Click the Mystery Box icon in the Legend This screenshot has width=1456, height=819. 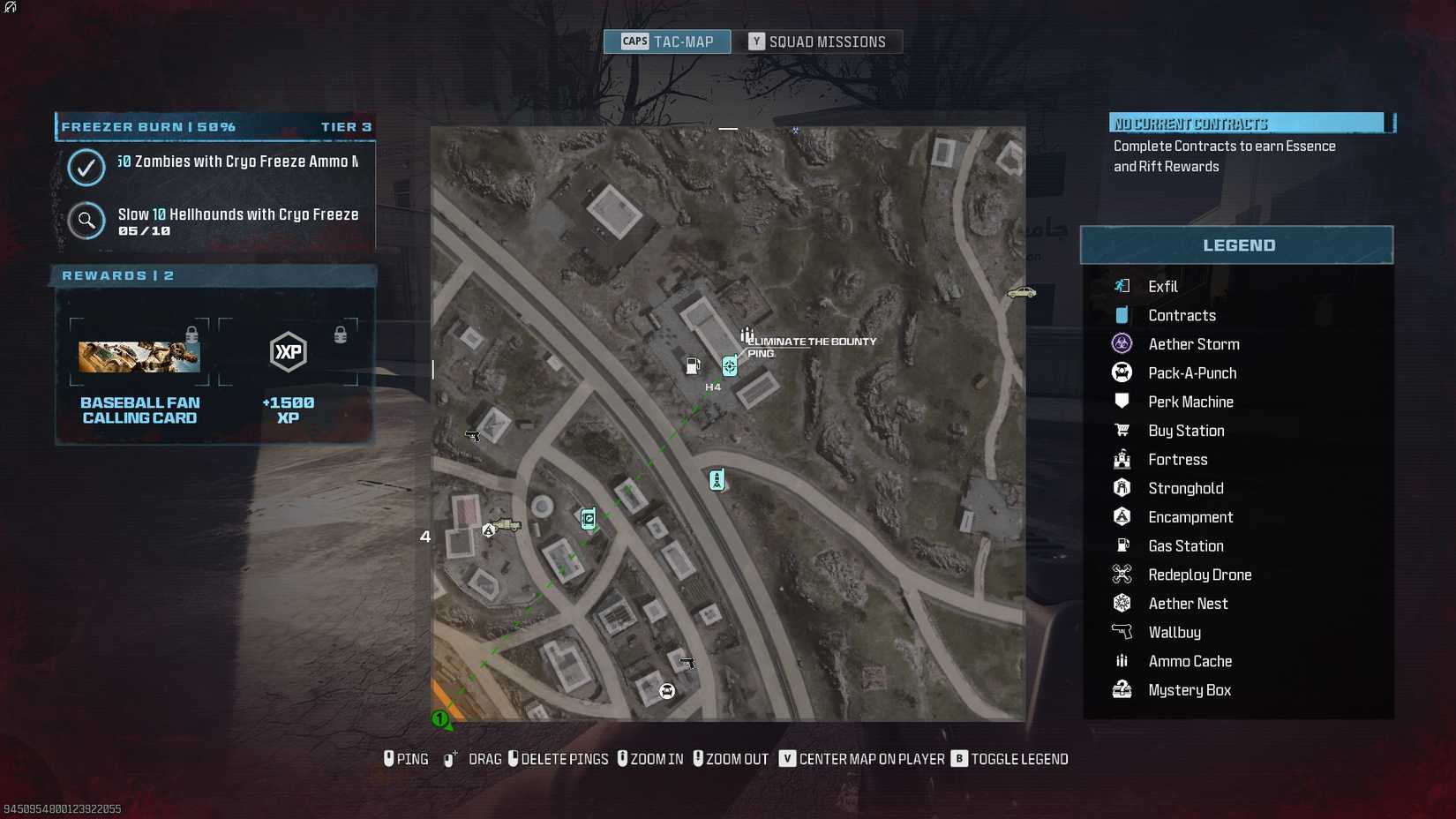pyautogui.click(x=1121, y=689)
